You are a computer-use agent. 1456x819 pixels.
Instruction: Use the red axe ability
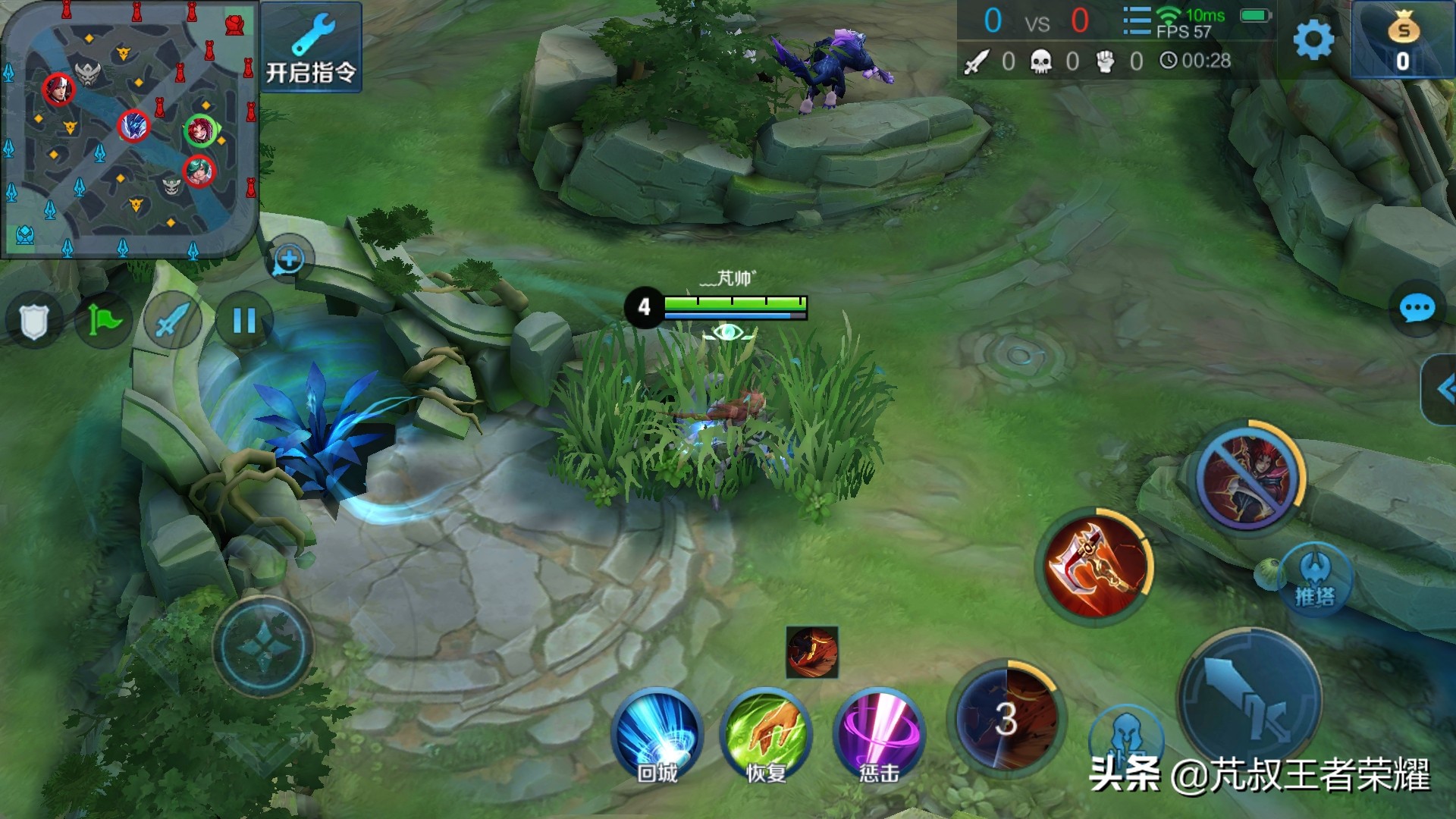coord(1094,567)
